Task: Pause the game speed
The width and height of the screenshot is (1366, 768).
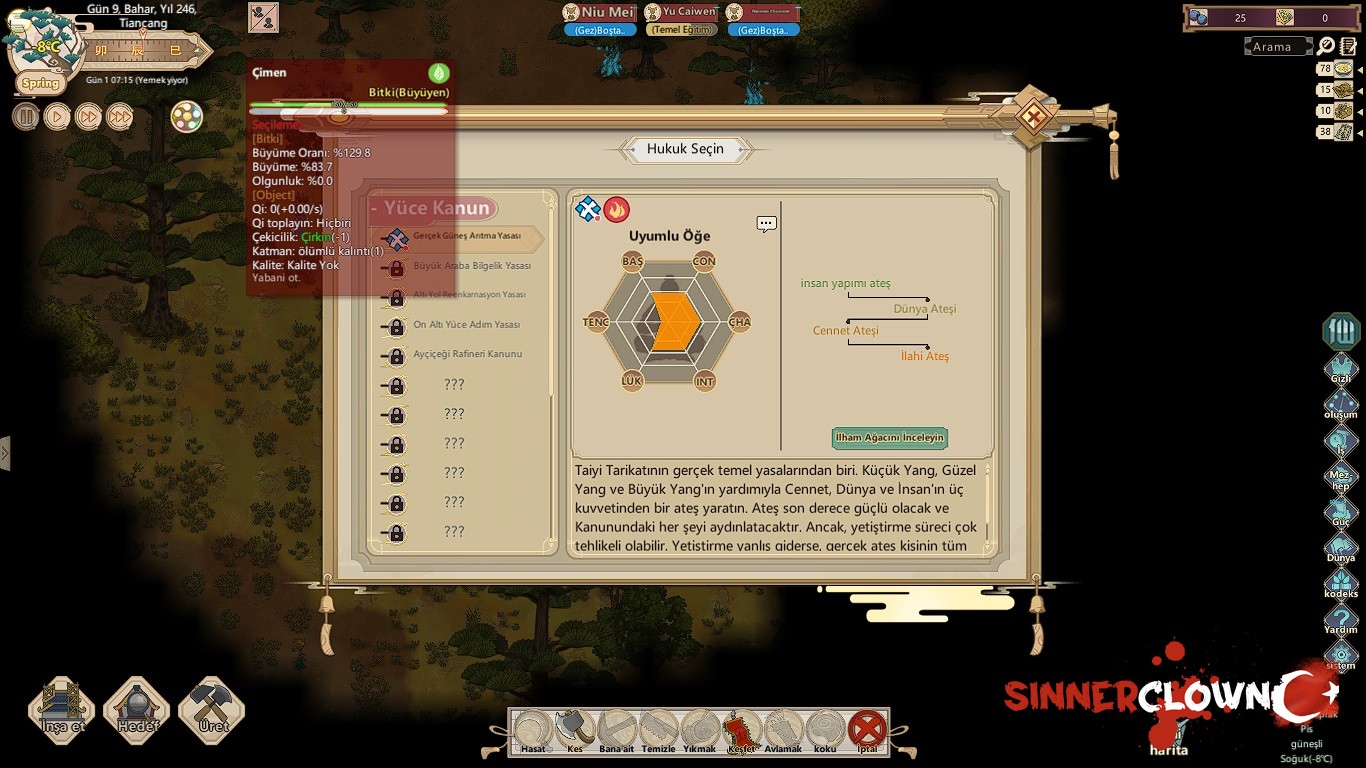Action: (x=26, y=116)
